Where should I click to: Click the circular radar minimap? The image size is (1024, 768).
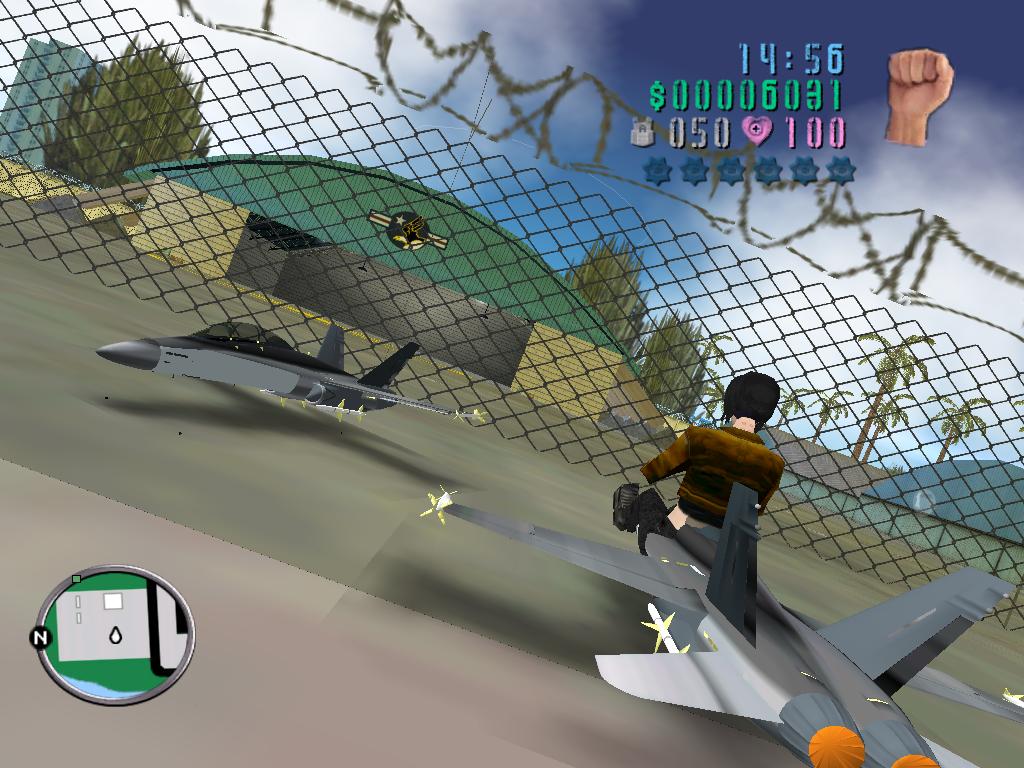pyautogui.click(x=116, y=633)
